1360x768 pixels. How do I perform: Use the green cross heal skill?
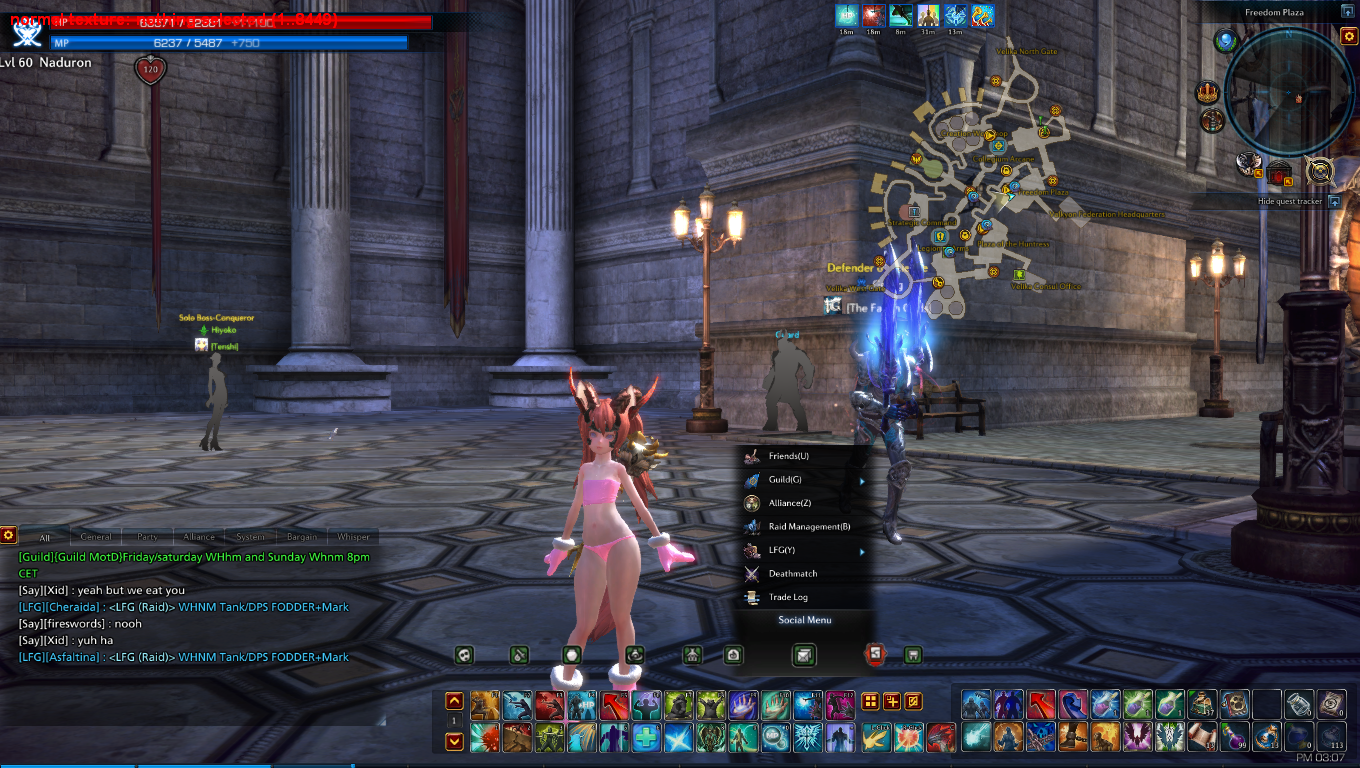[x=646, y=738]
